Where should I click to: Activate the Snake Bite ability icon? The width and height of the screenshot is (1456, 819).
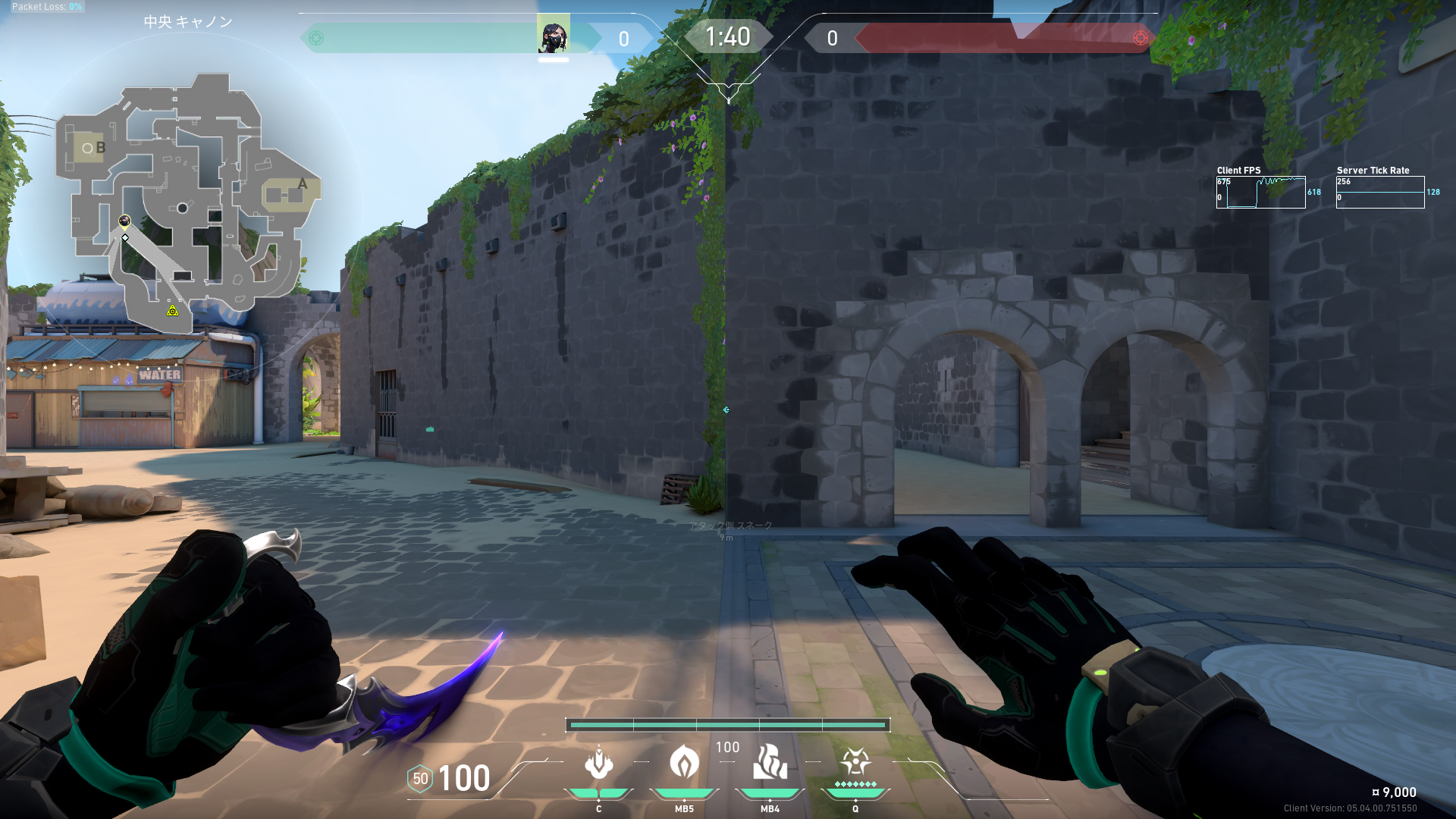coord(598,763)
